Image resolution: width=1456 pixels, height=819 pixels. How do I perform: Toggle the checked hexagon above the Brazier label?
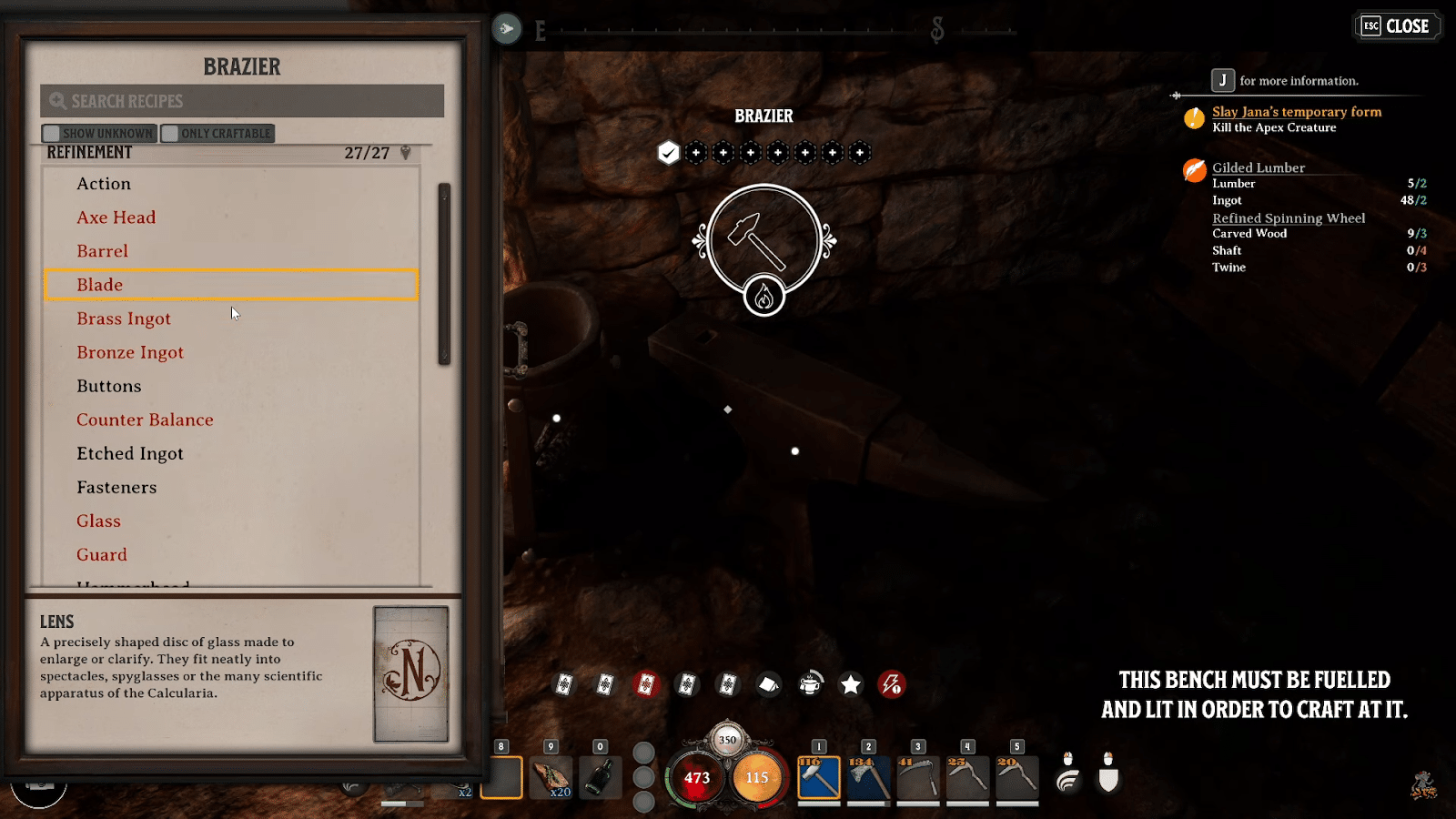point(669,152)
